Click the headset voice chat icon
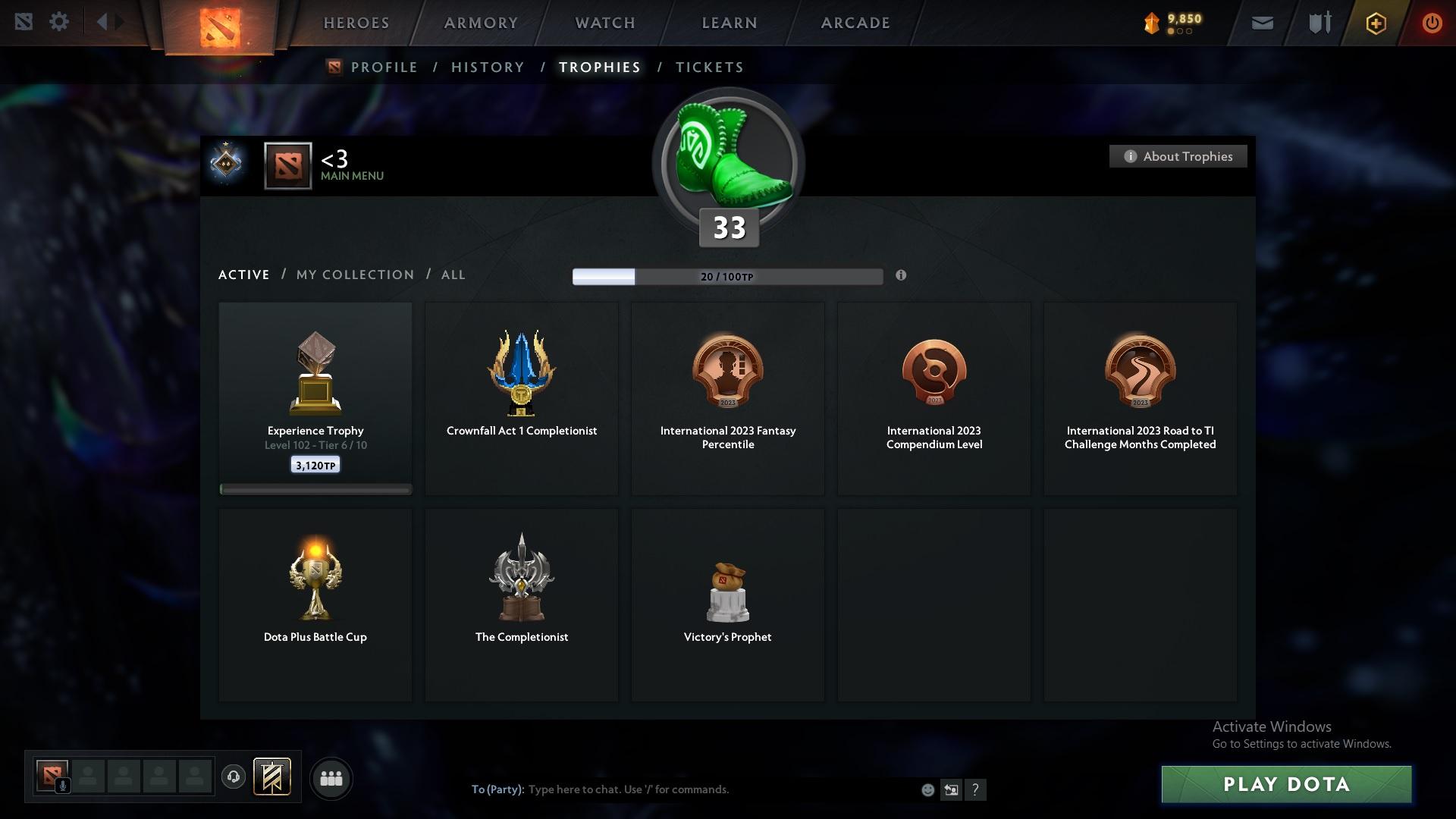Viewport: 1456px width, 819px height. click(233, 777)
